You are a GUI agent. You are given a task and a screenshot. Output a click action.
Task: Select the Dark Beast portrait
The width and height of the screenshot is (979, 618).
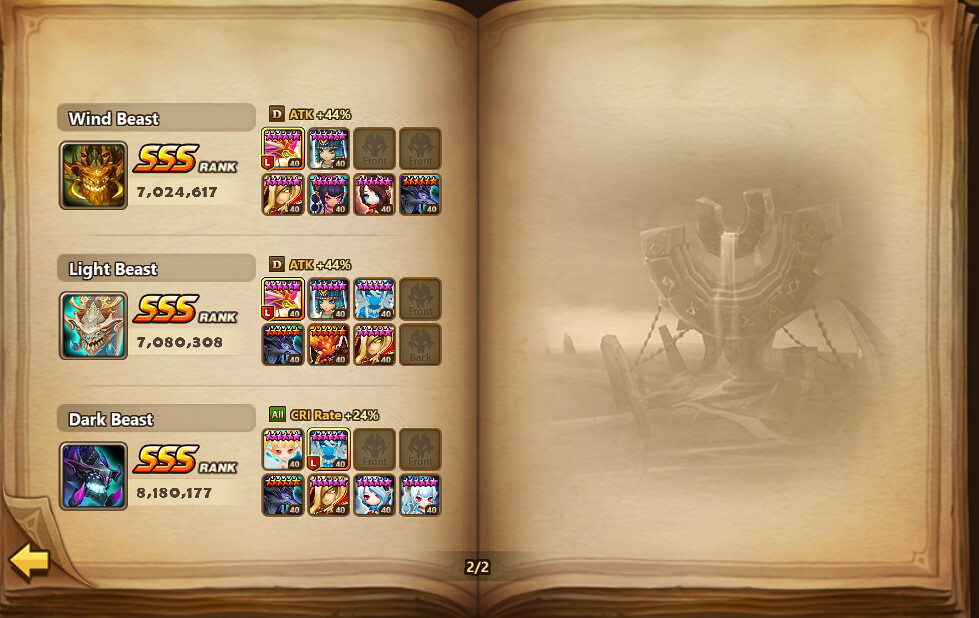click(93, 475)
